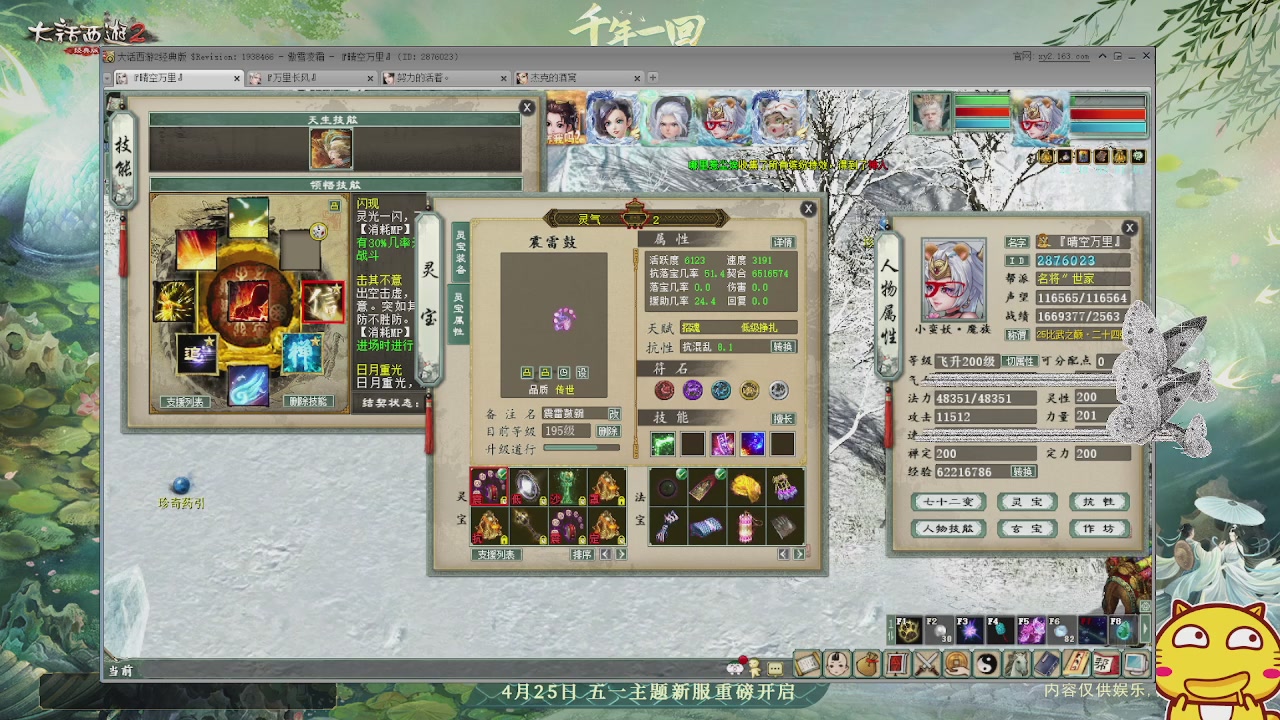
Task: Open the blue book icon on bottom toolbar
Action: point(1044,664)
